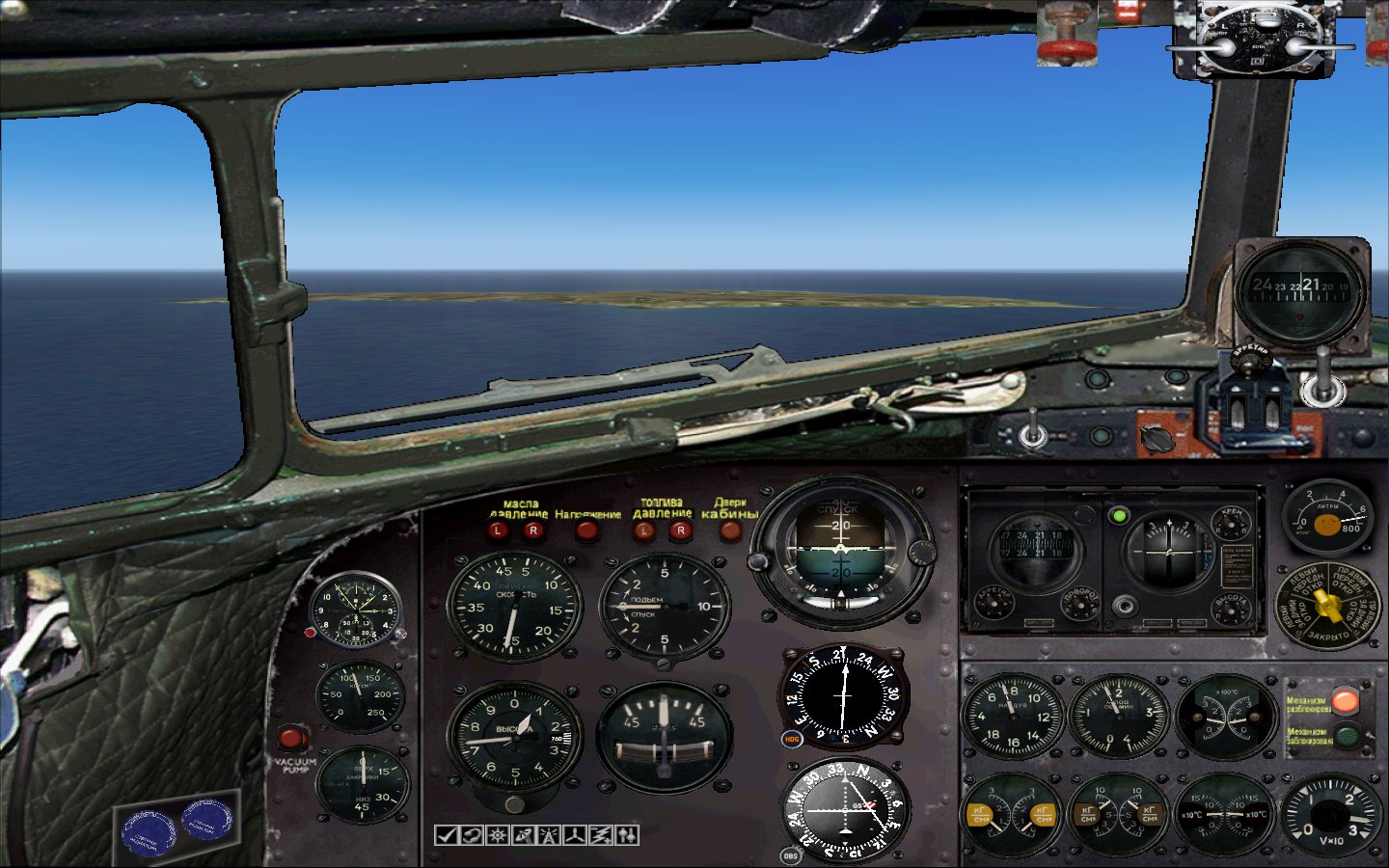This screenshot has height=868, width=1389.
Task: Select the checkmark main panel icon
Action: (x=446, y=835)
